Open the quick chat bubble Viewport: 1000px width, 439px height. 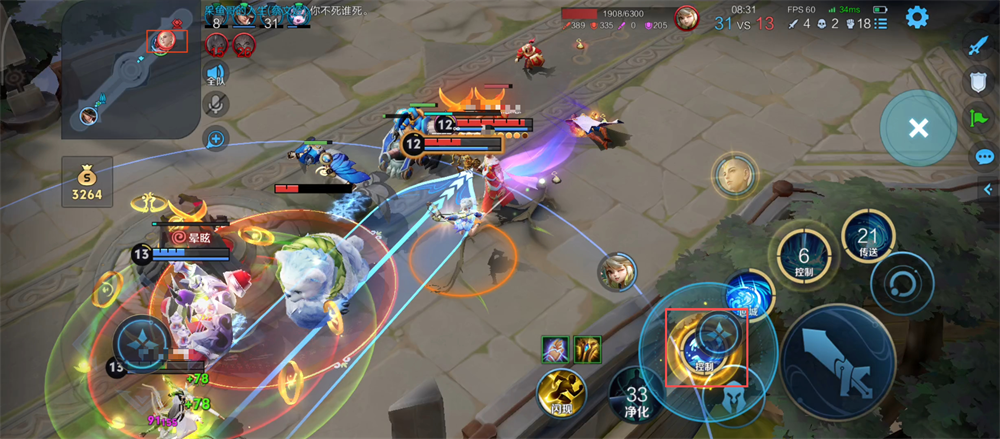click(x=984, y=157)
